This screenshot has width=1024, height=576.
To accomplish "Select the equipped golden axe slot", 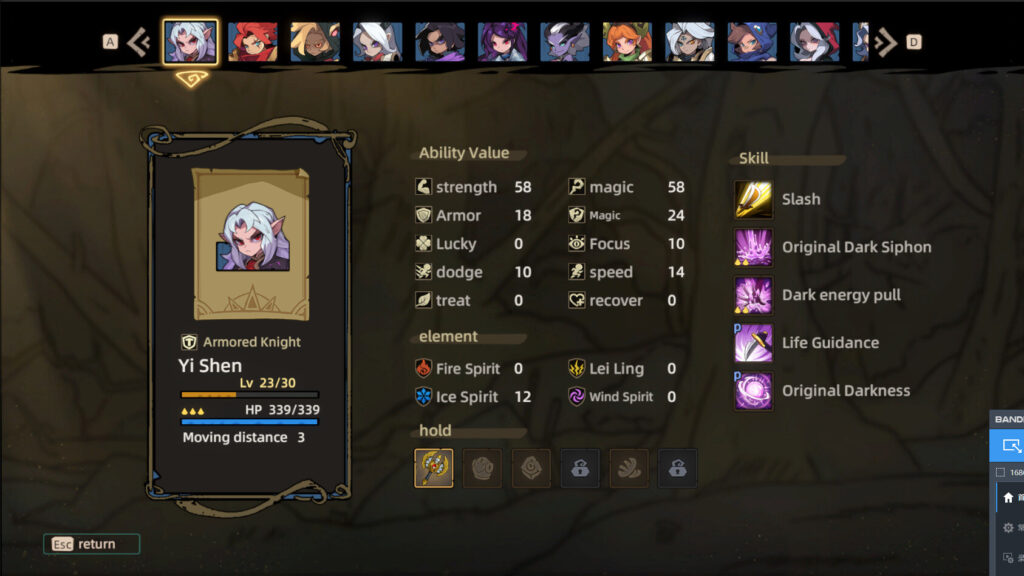I will [434, 468].
